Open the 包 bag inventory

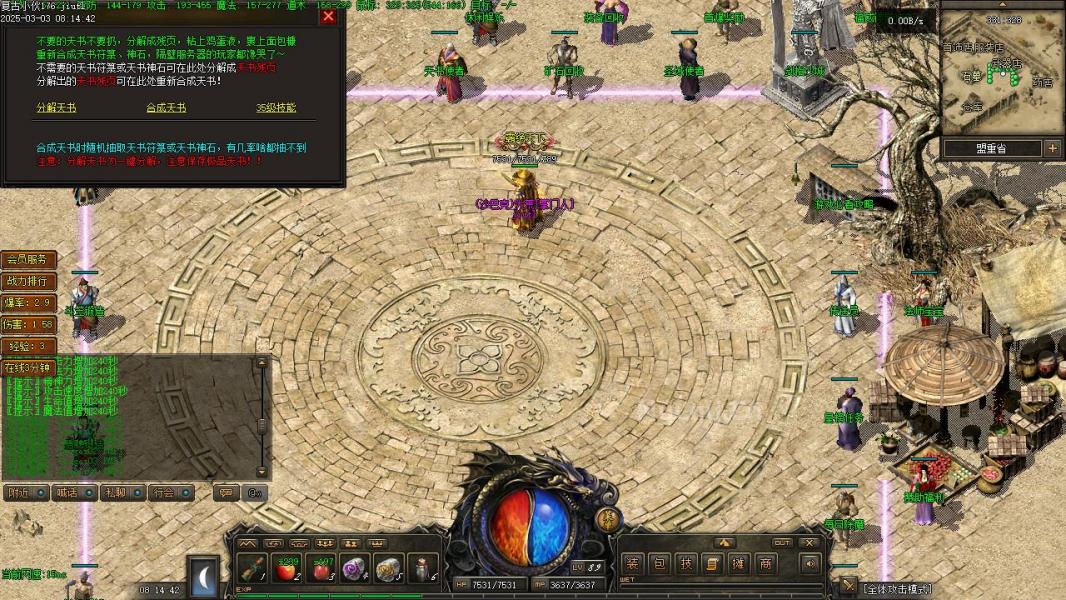point(660,564)
